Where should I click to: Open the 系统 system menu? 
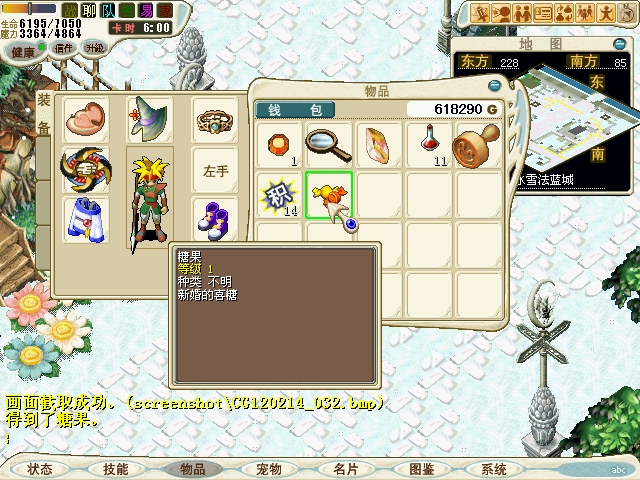point(494,469)
